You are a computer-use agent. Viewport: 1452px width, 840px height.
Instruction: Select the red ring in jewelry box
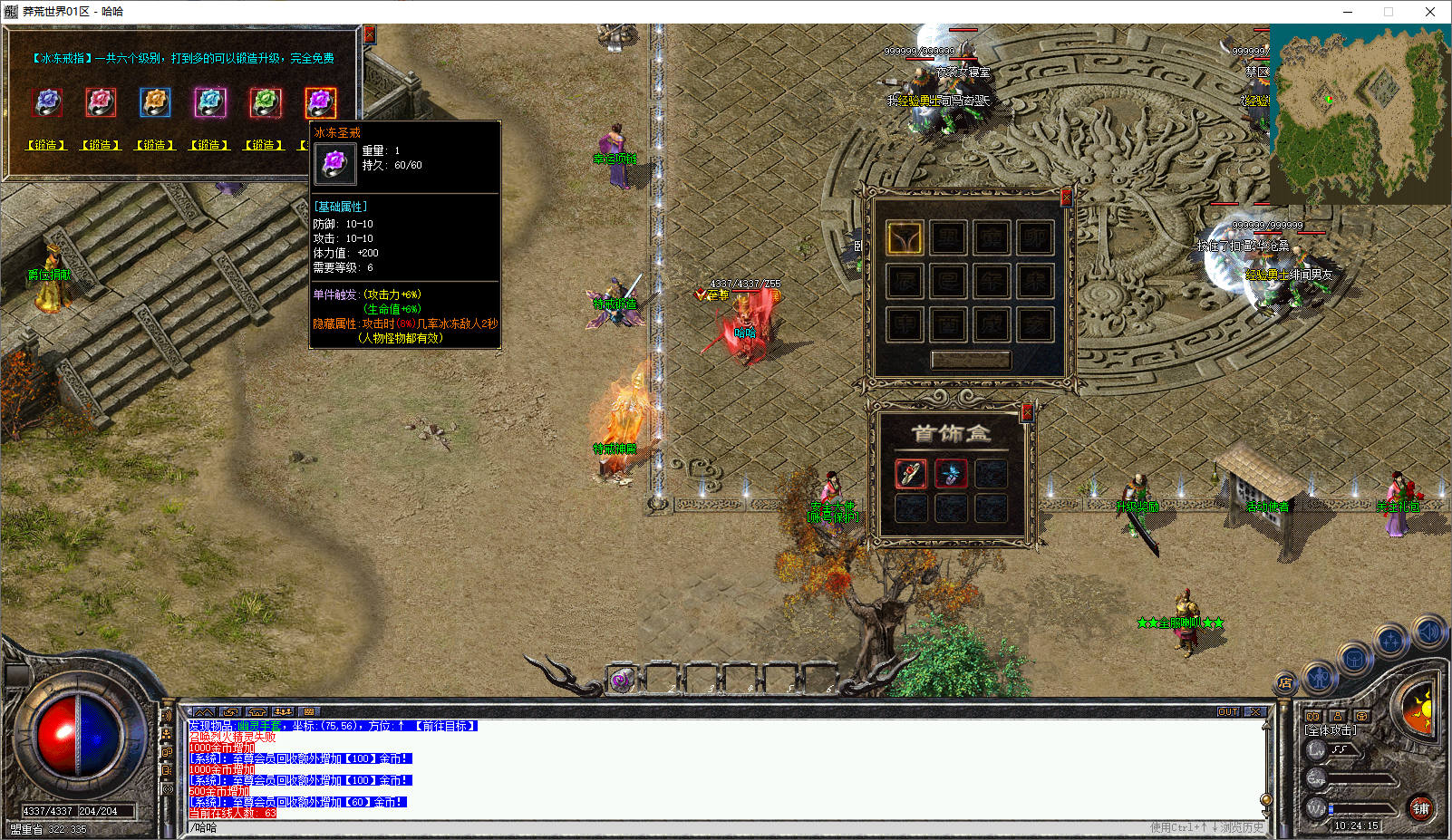(911, 473)
